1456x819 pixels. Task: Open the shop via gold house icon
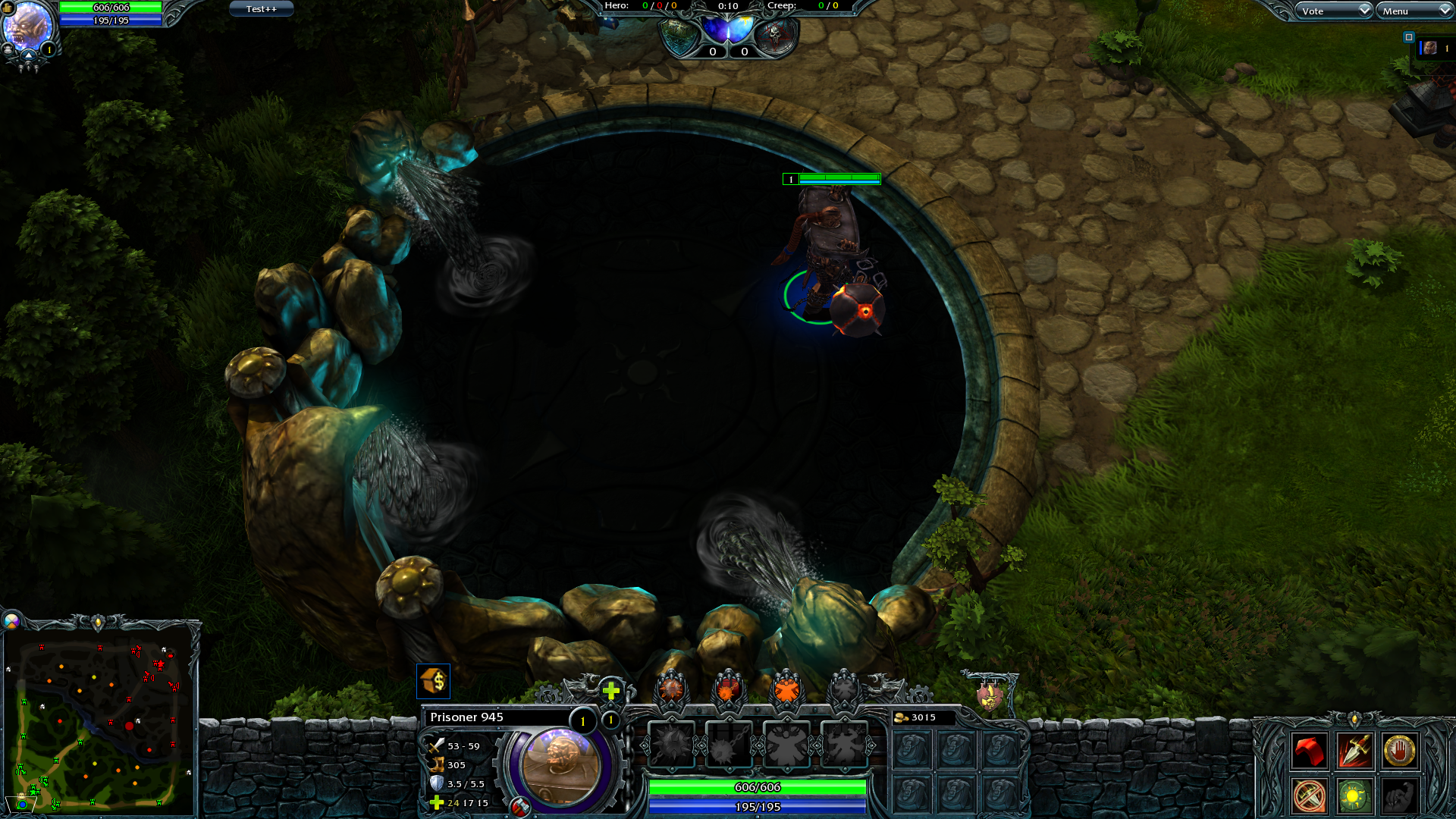tap(434, 681)
